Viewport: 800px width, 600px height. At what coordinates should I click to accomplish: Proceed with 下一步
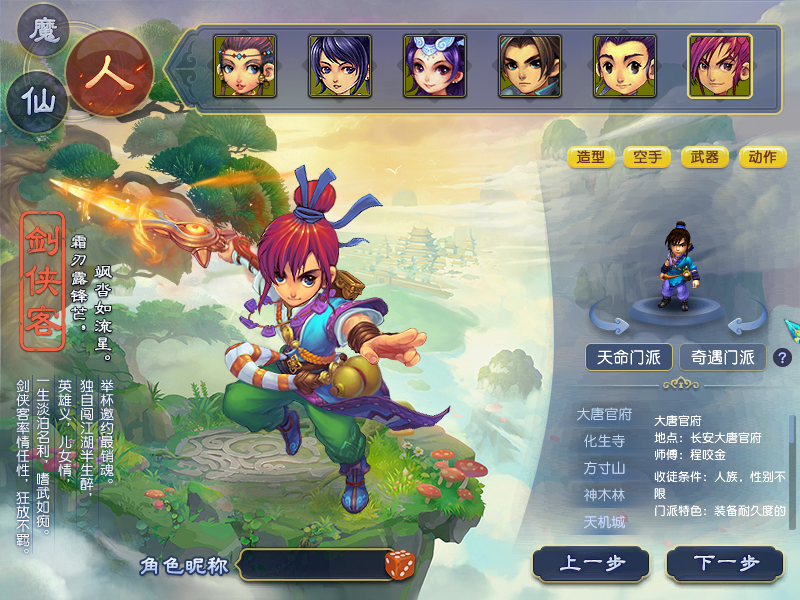click(x=726, y=564)
